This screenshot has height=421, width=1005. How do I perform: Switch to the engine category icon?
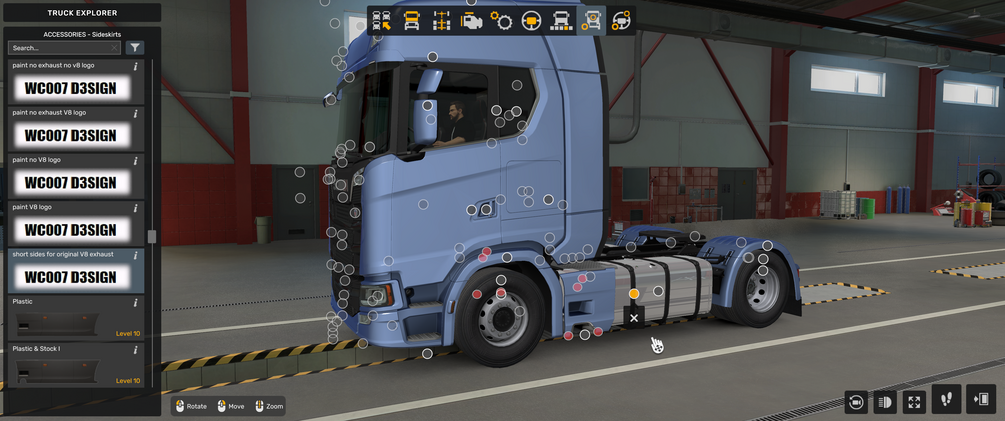(x=471, y=20)
